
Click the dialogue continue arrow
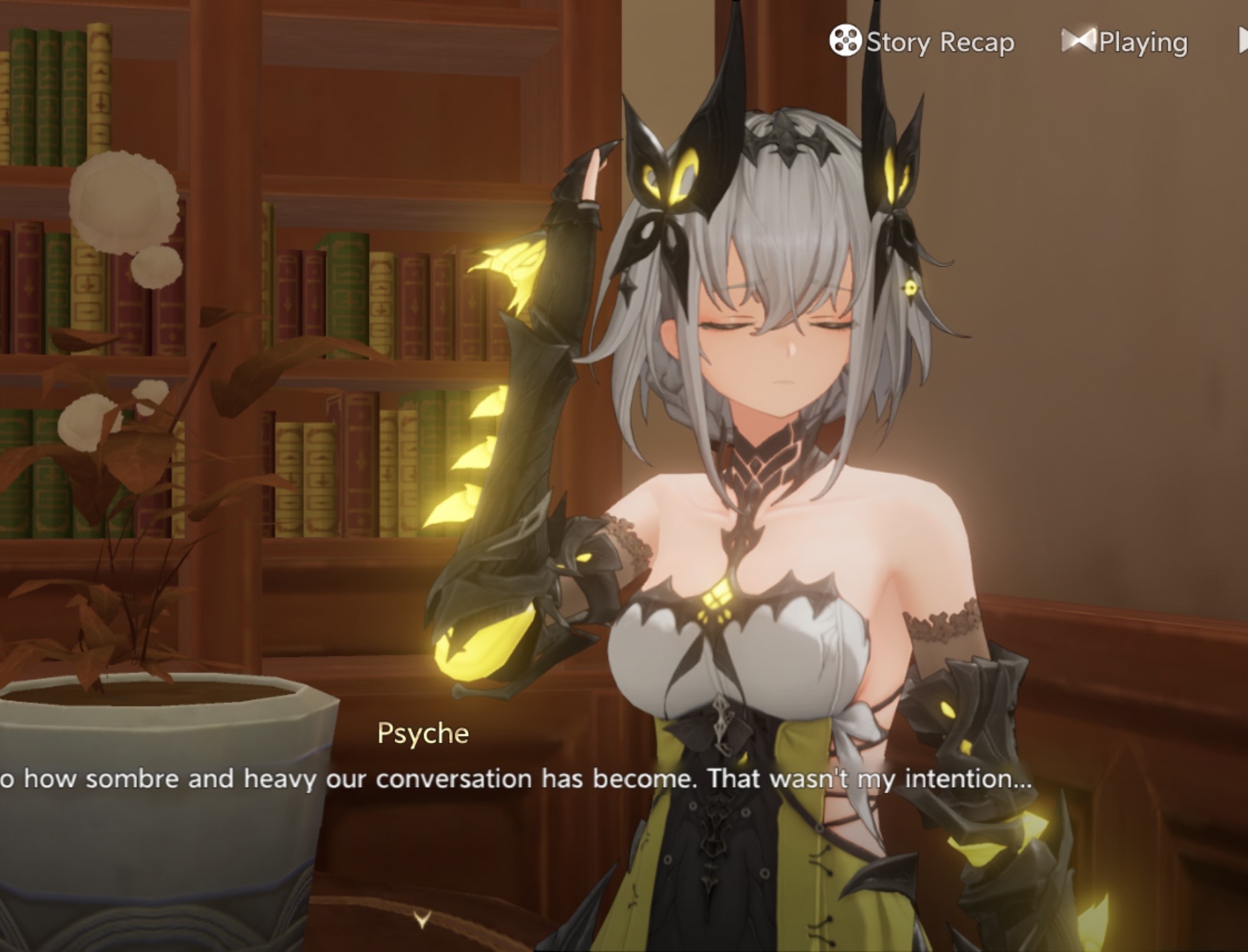pyautogui.click(x=422, y=920)
